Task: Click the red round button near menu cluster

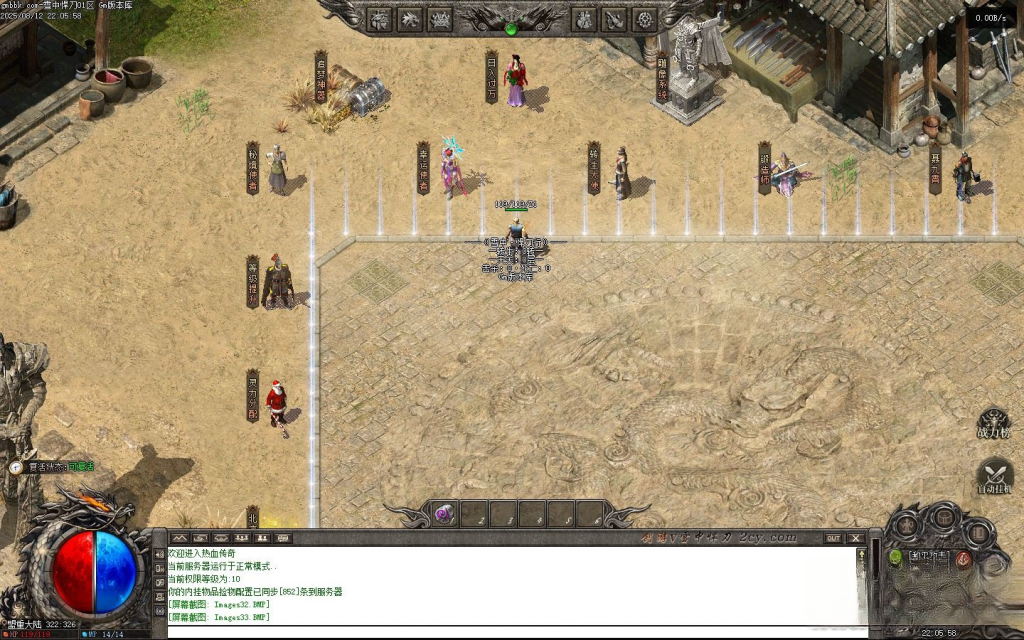Action: pyautogui.click(x=964, y=559)
